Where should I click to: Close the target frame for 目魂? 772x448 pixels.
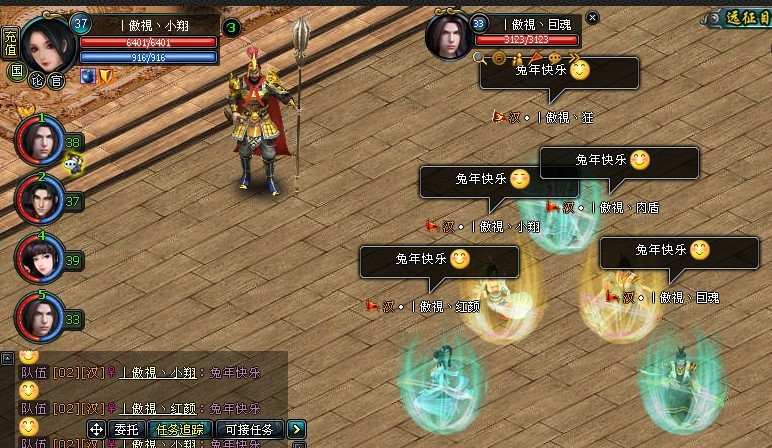(592, 17)
